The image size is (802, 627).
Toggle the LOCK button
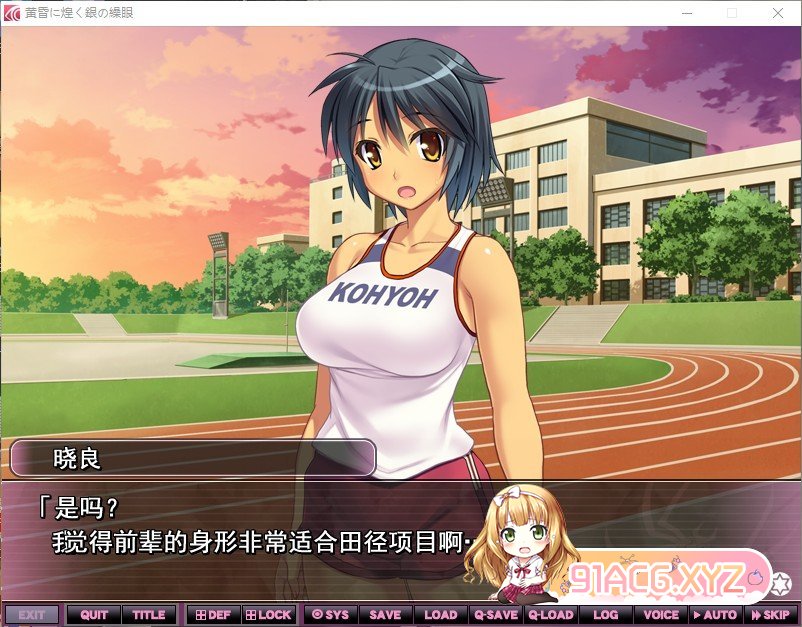pyautogui.click(x=268, y=615)
